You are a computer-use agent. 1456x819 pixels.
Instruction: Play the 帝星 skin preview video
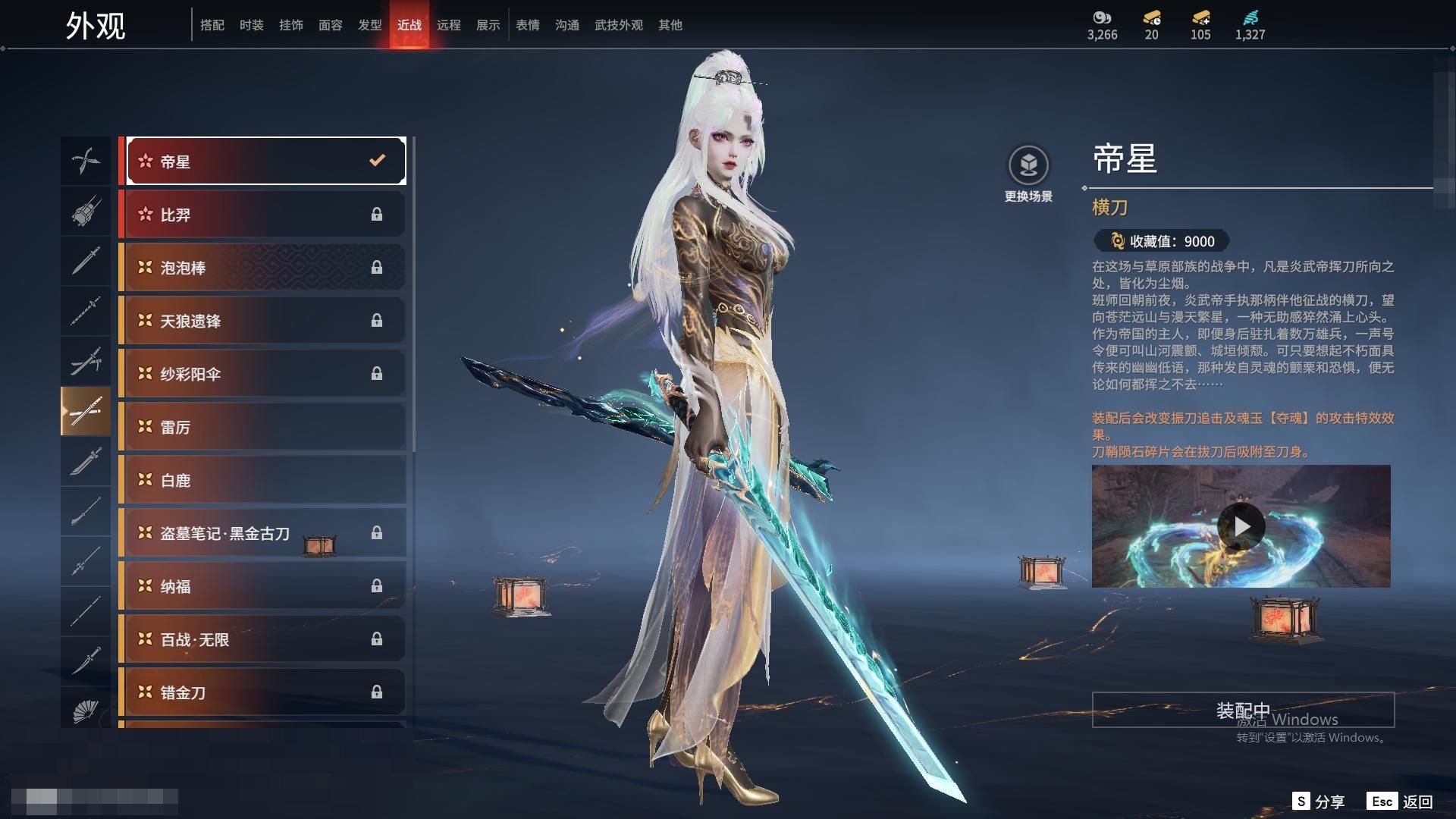pos(1241,526)
